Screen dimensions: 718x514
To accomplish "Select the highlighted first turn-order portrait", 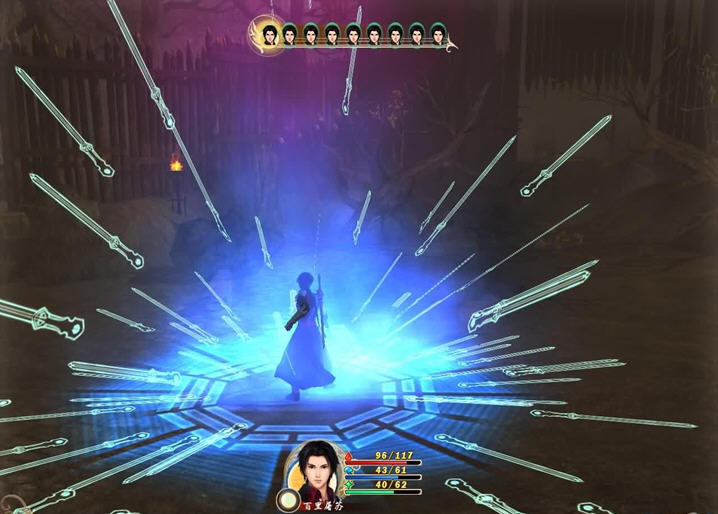I will [x=268, y=34].
